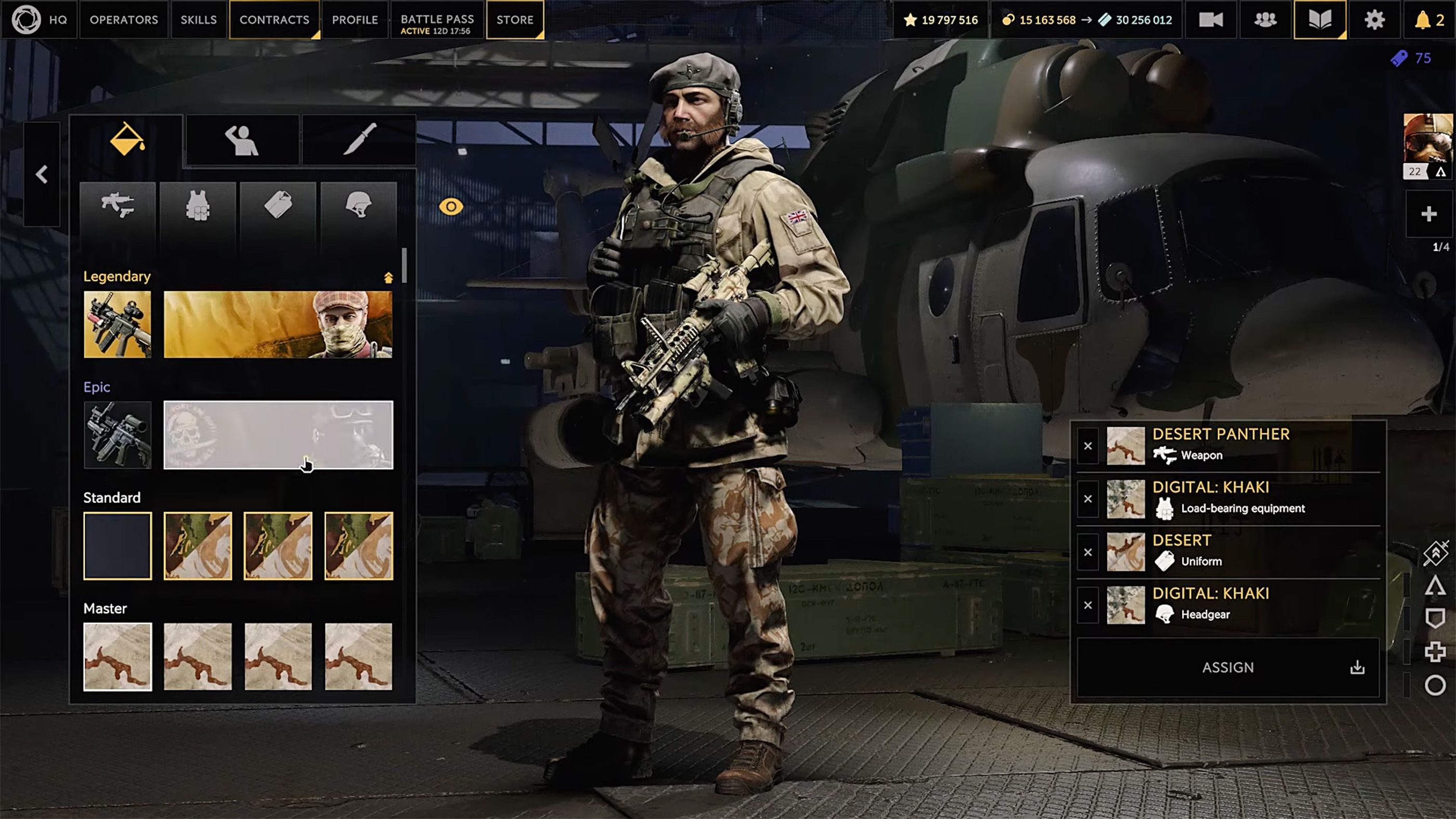Select the headgear helmet camo category
The height and width of the screenshot is (819, 1456).
[358, 204]
